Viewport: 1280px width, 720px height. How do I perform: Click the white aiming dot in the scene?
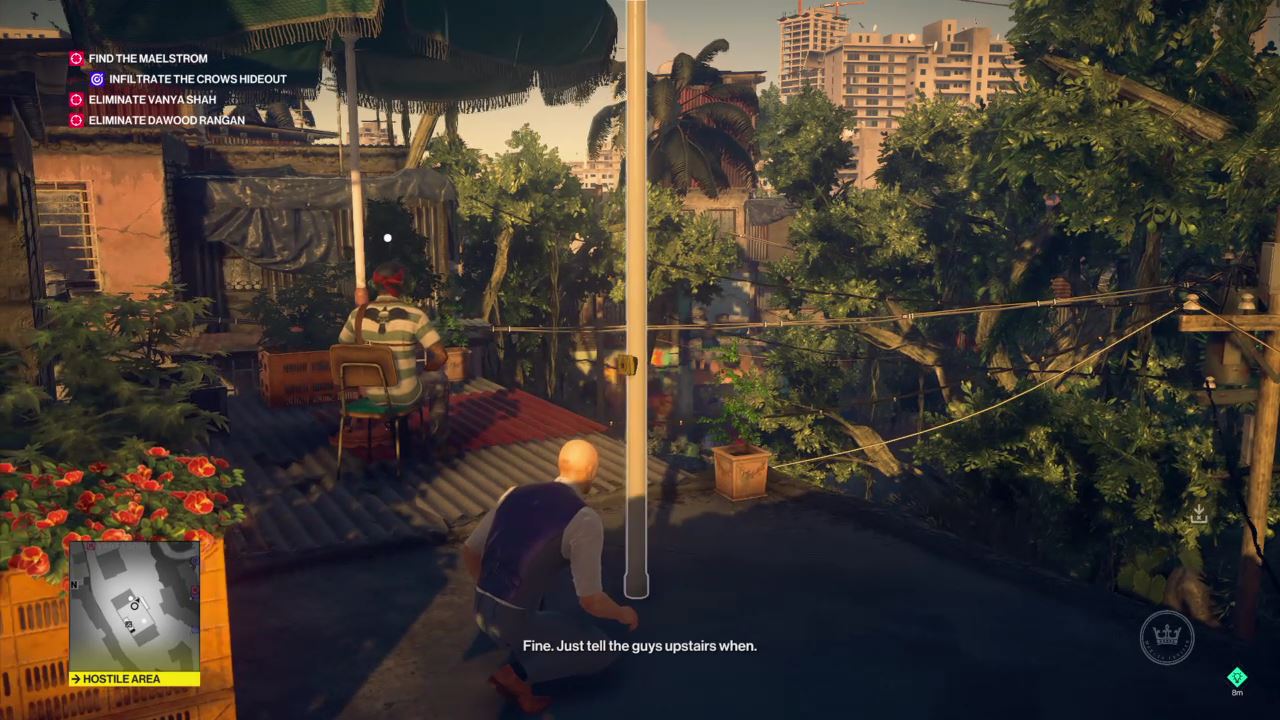pos(388,238)
